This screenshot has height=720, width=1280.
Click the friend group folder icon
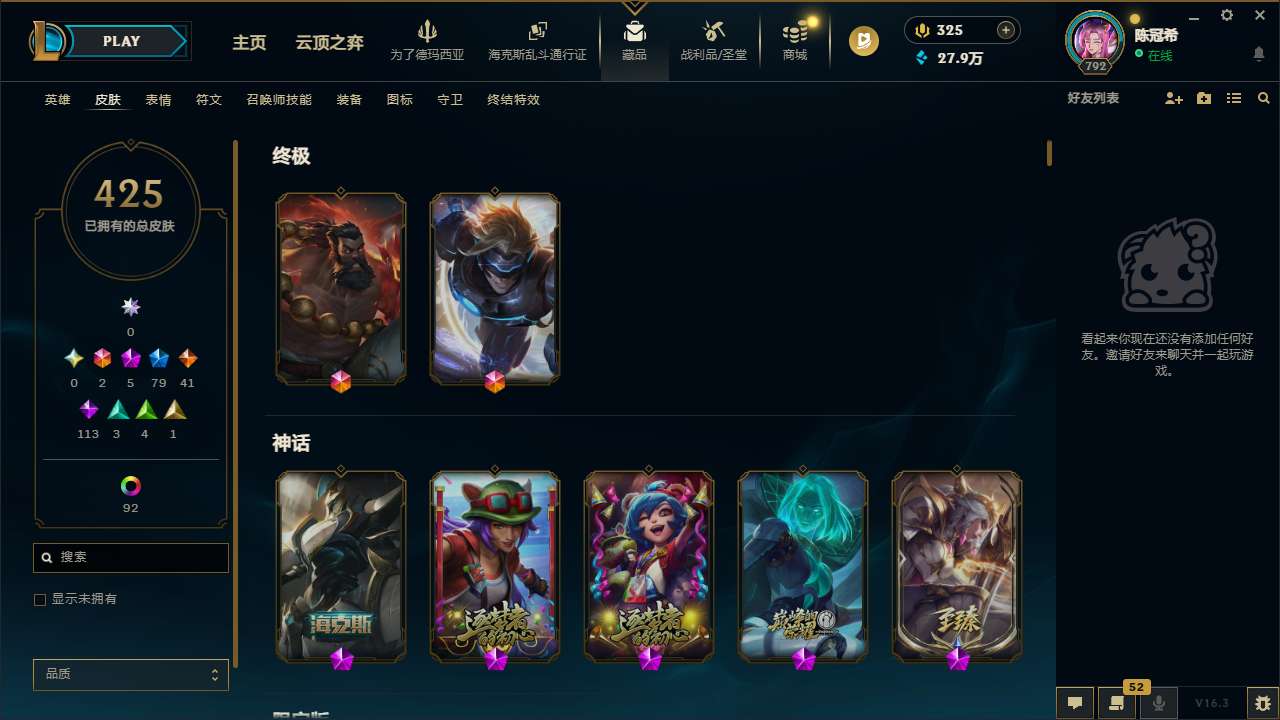coord(1203,98)
